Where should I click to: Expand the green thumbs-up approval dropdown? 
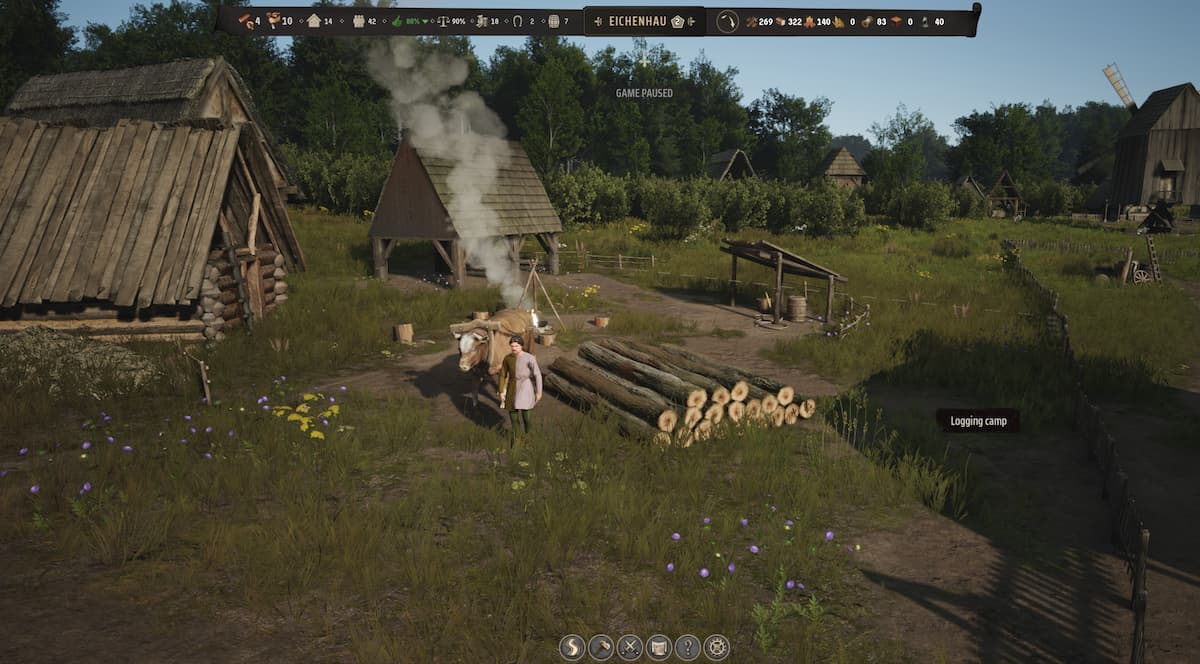point(427,21)
